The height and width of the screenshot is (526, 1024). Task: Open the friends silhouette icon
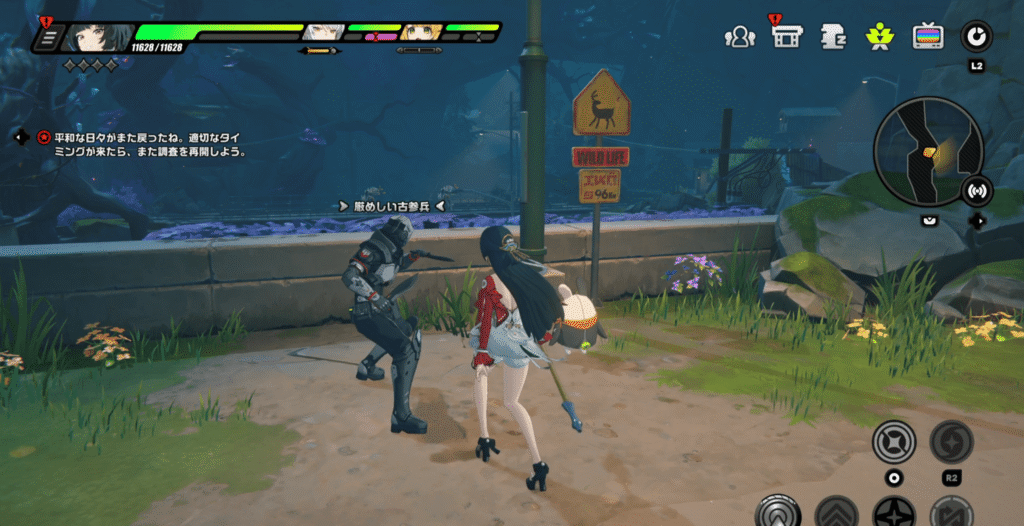click(739, 37)
